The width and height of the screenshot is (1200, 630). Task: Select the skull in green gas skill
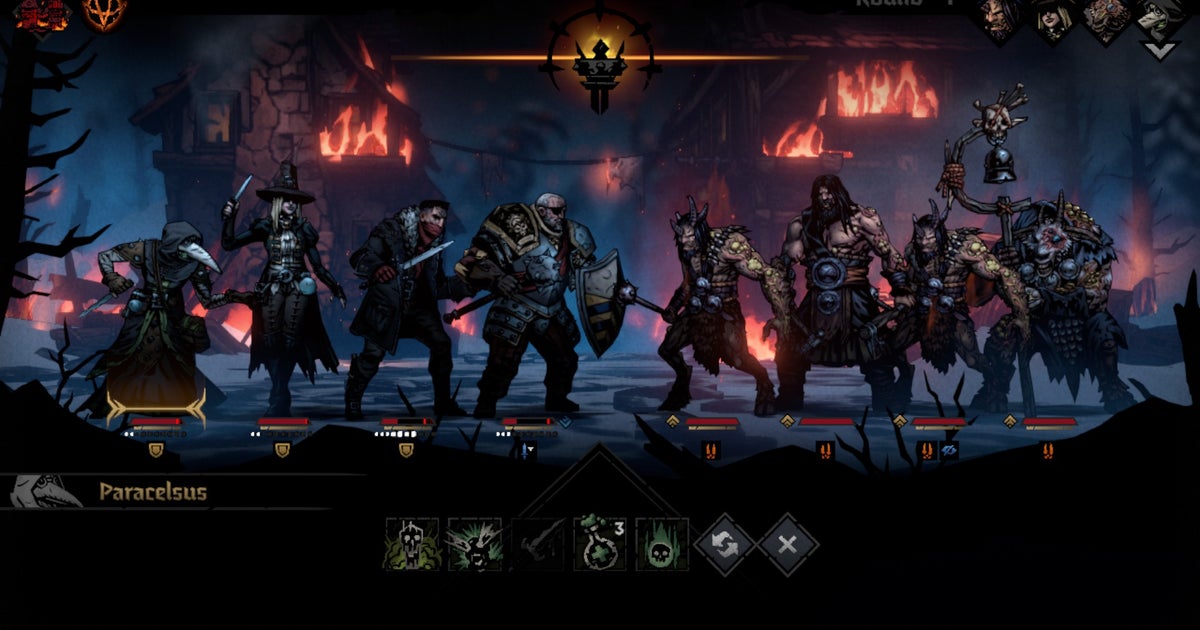point(412,544)
